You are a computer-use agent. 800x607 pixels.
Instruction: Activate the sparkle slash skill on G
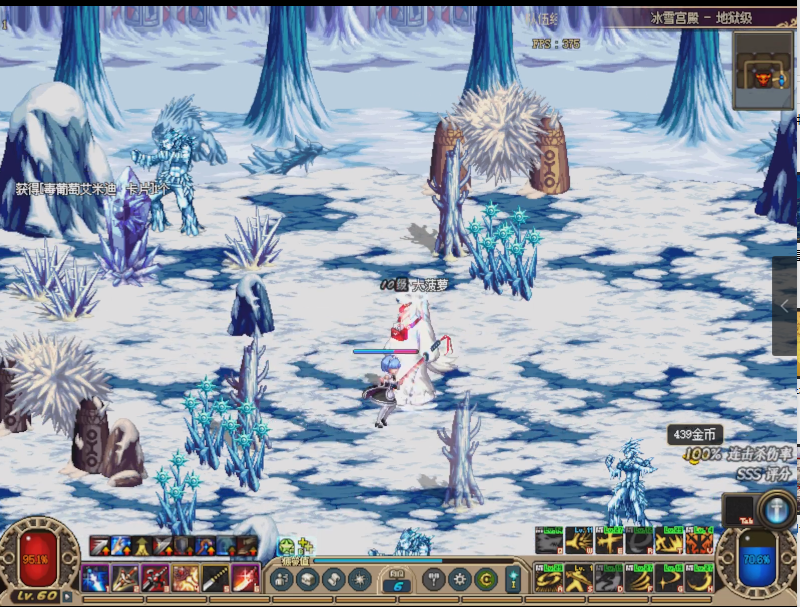point(669,578)
